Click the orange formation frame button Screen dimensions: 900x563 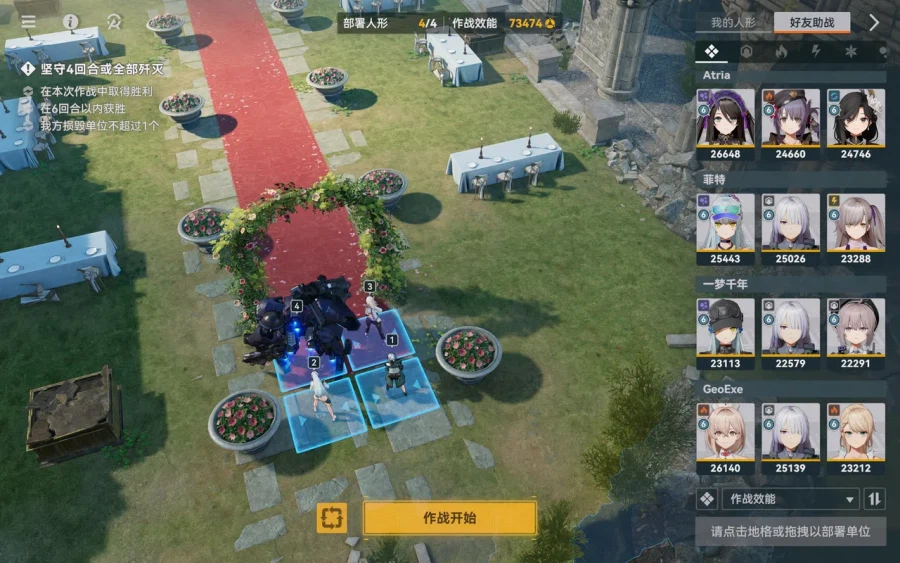[x=332, y=518]
